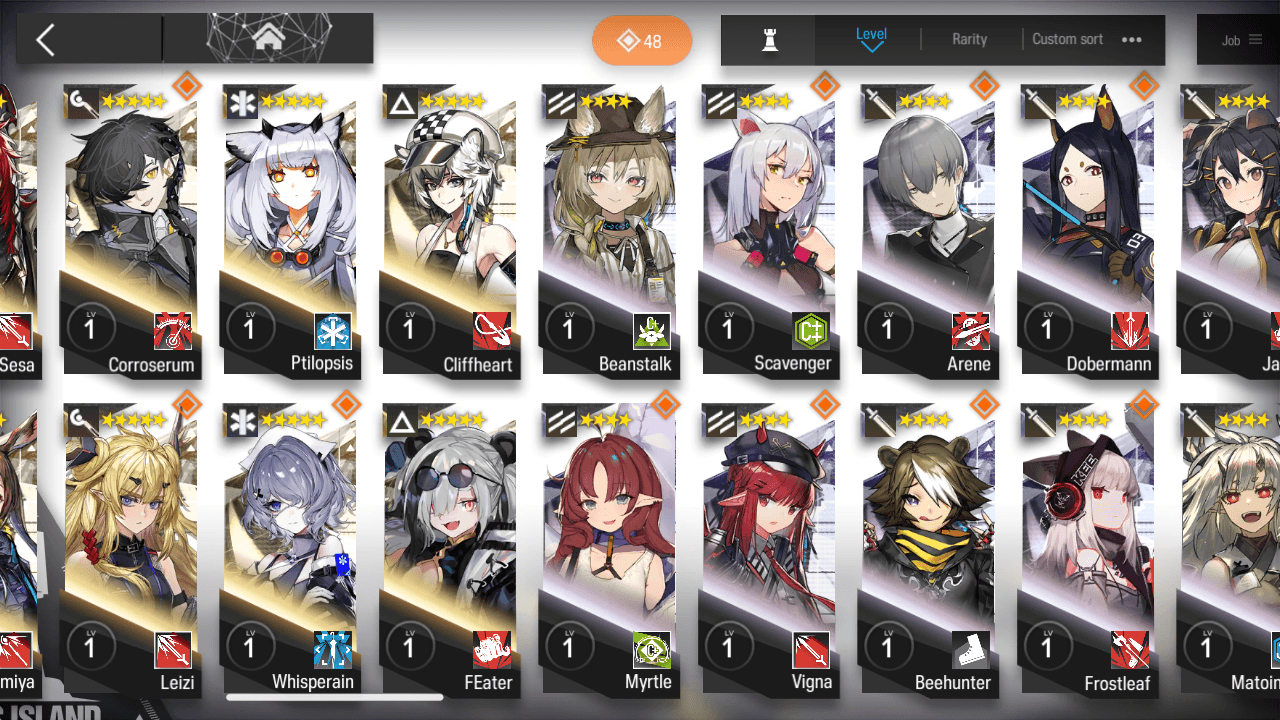Screen dimensions: 1280x720
Task: Select the chess rook class icon
Action: (x=769, y=40)
